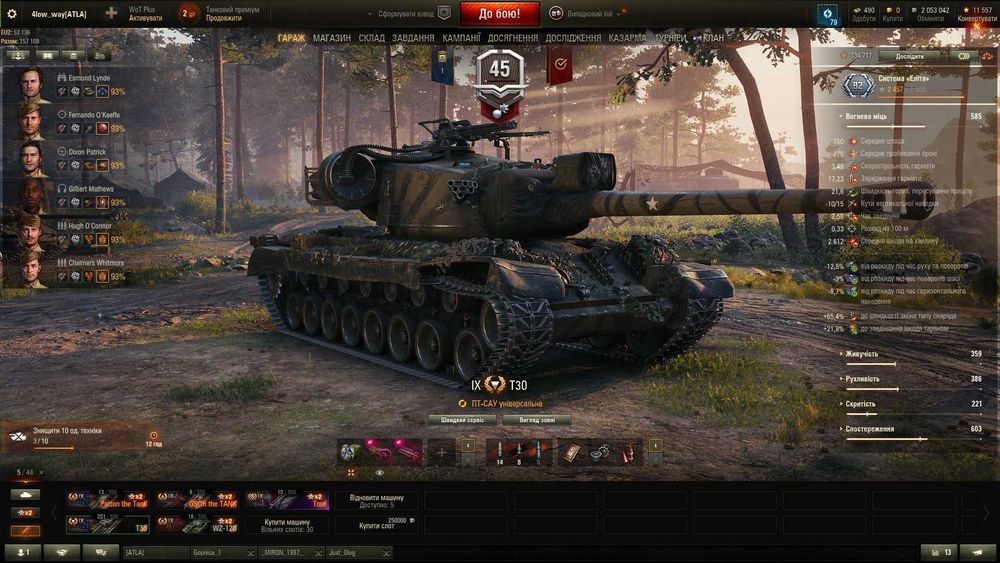Click «Купити слот» to buy a slot
1000x563 pixels.
tap(377, 524)
